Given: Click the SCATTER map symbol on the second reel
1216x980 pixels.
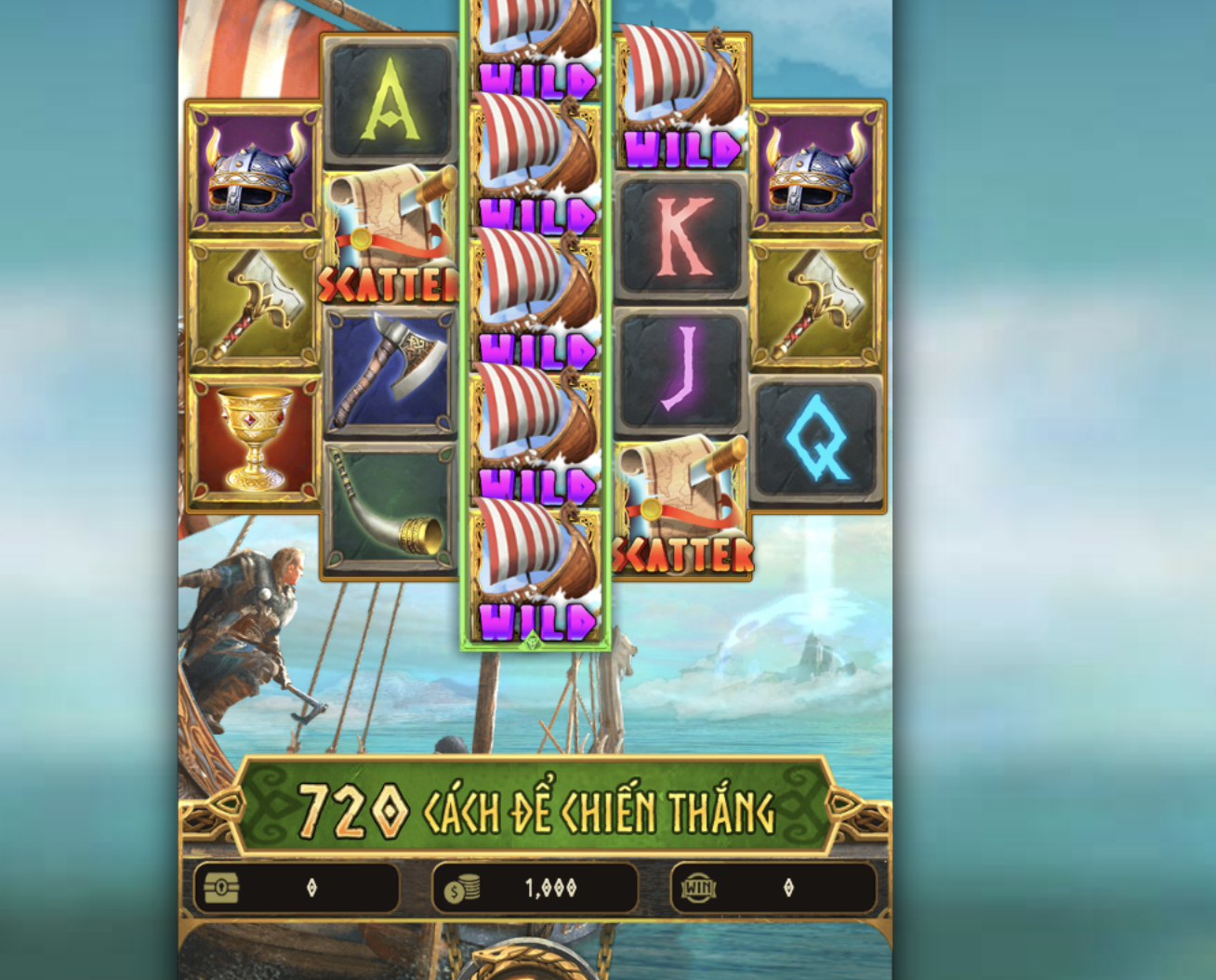Looking at the screenshot, I should [x=387, y=232].
